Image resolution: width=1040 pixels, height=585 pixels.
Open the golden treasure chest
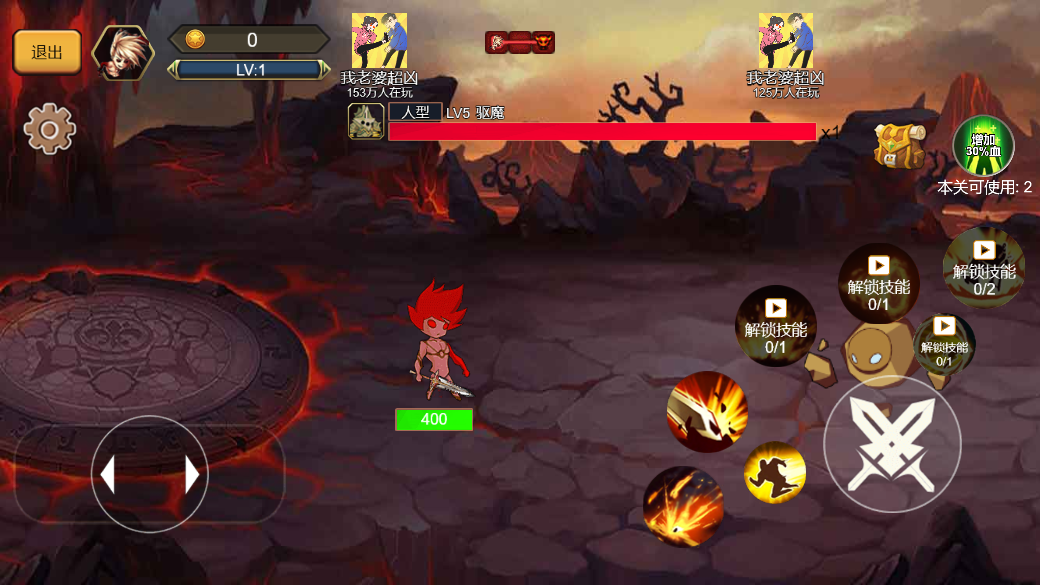pos(899,146)
